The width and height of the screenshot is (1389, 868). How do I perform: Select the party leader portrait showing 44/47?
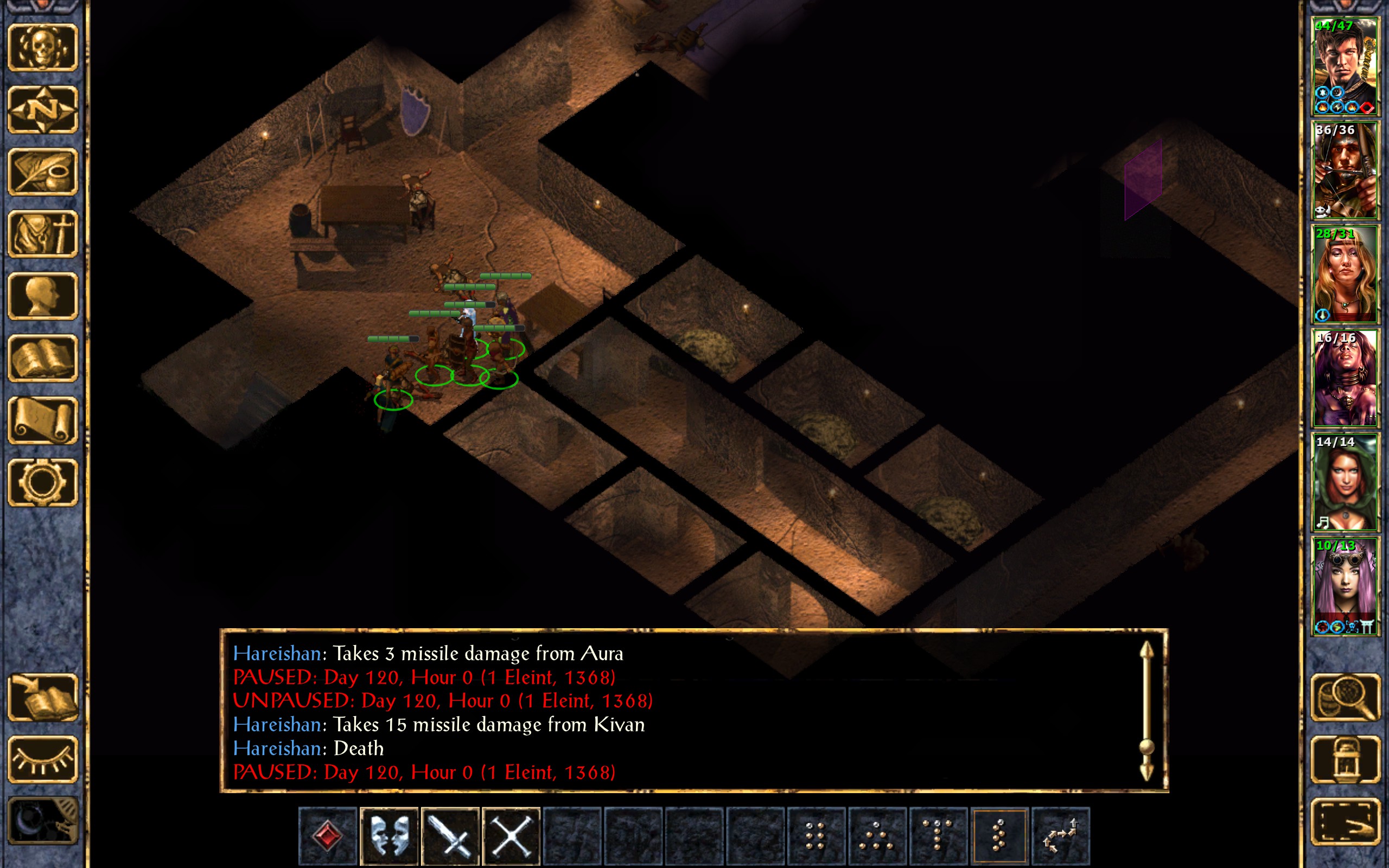click(x=1344, y=66)
